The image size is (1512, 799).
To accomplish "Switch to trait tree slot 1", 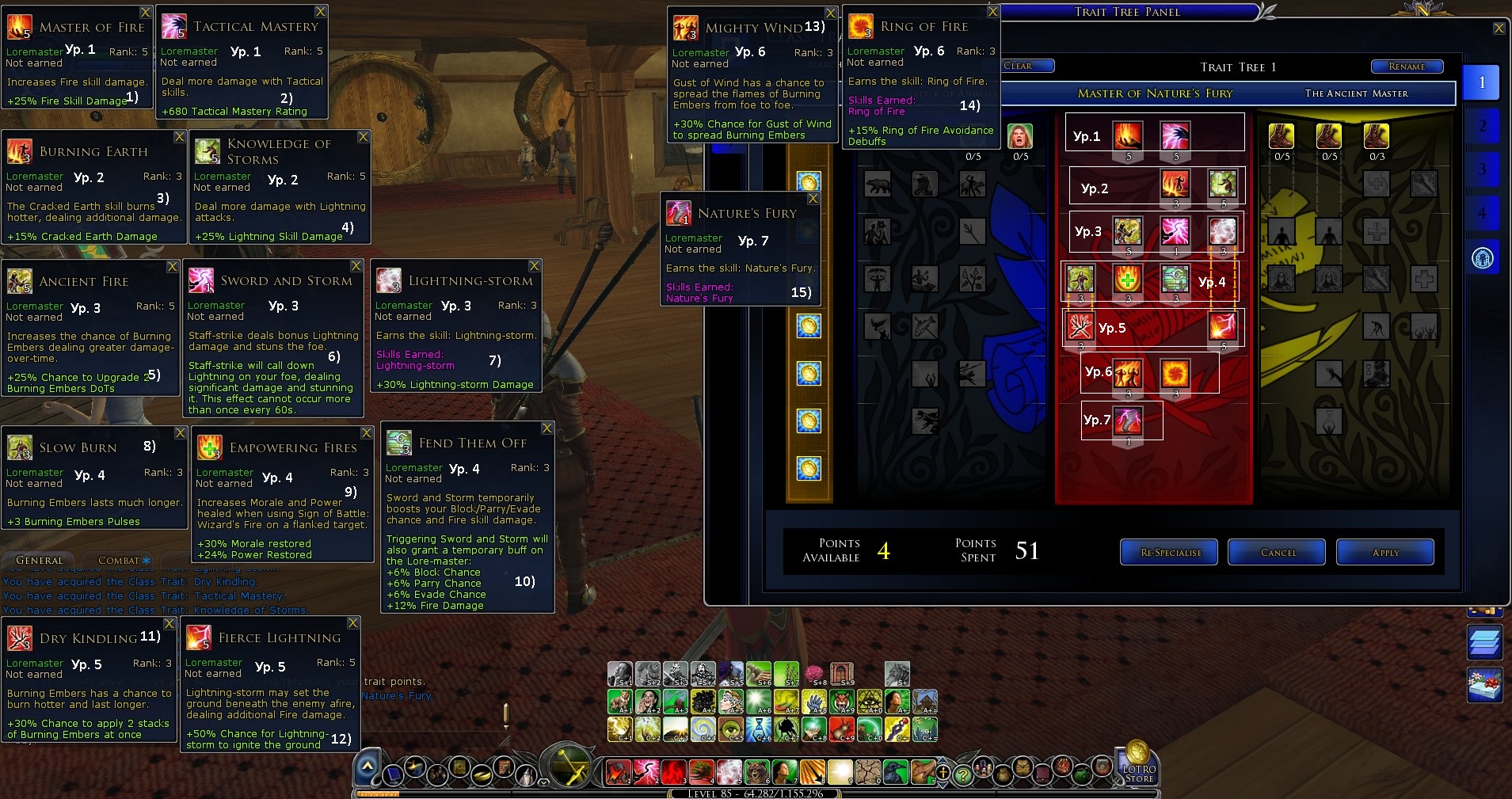I will [x=1482, y=83].
